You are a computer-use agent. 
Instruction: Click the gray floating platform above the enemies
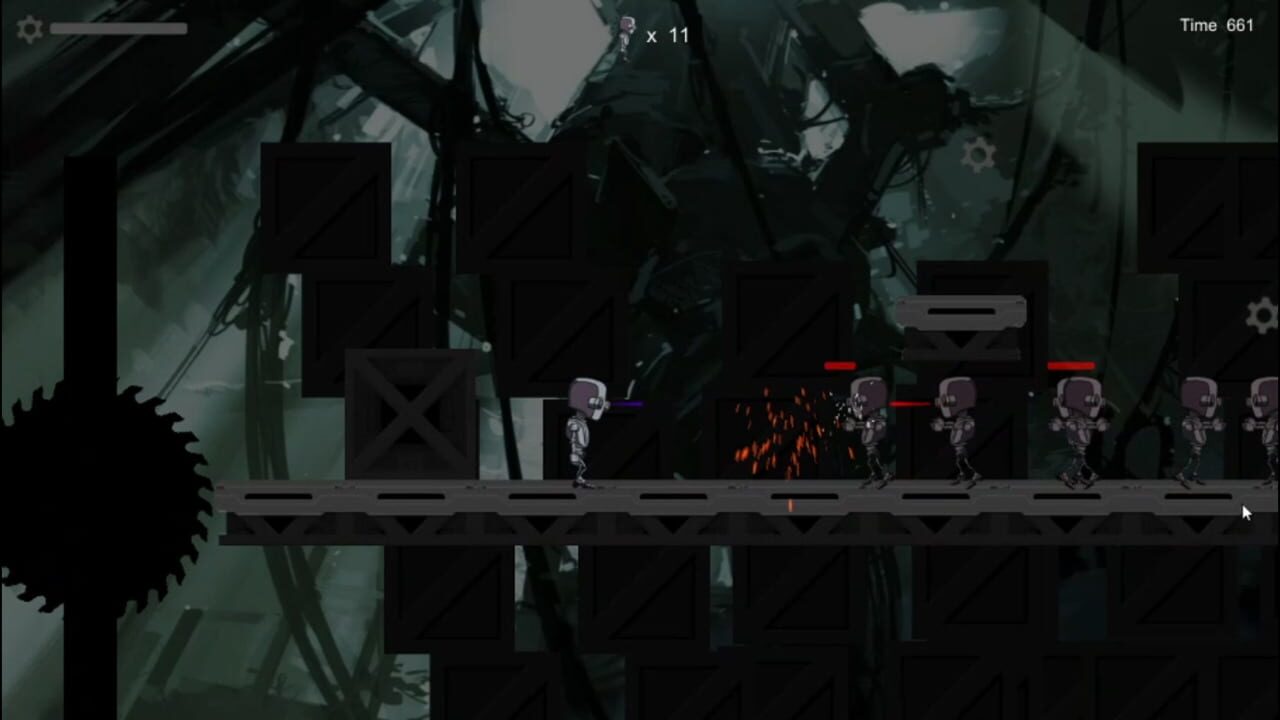pos(963,315)
